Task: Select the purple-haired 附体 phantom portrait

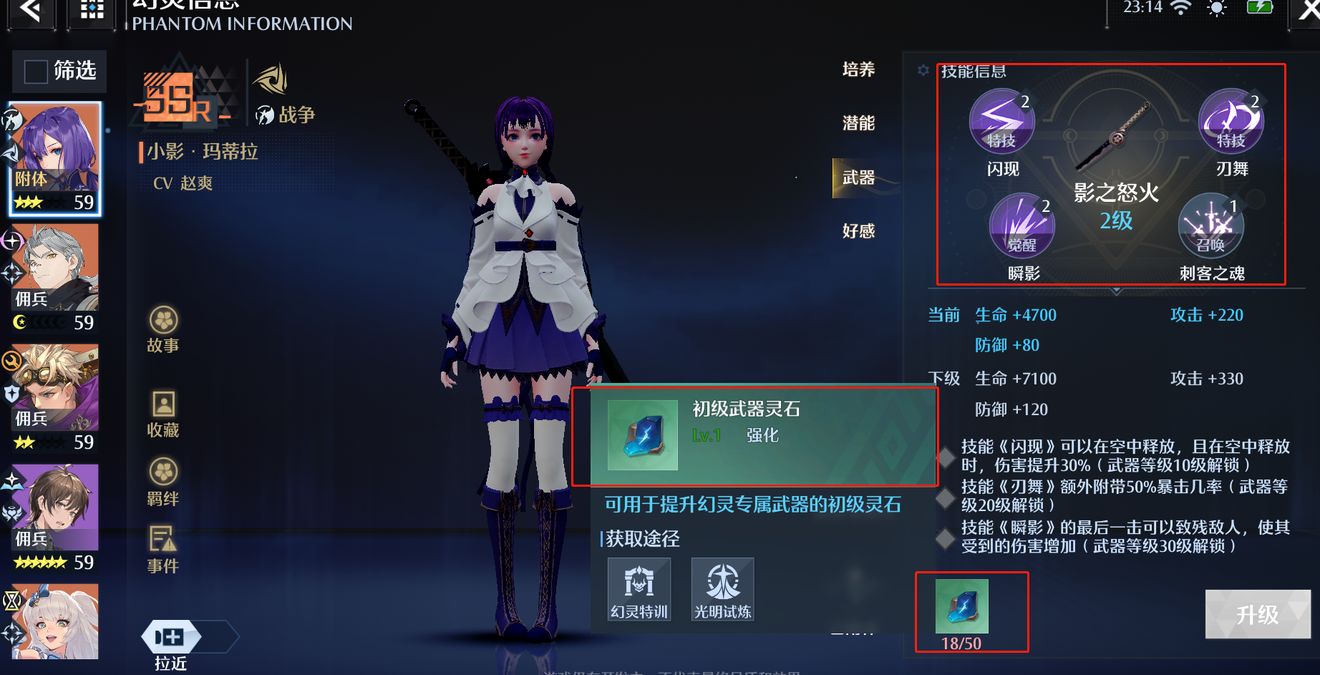Action: point(55,157)
